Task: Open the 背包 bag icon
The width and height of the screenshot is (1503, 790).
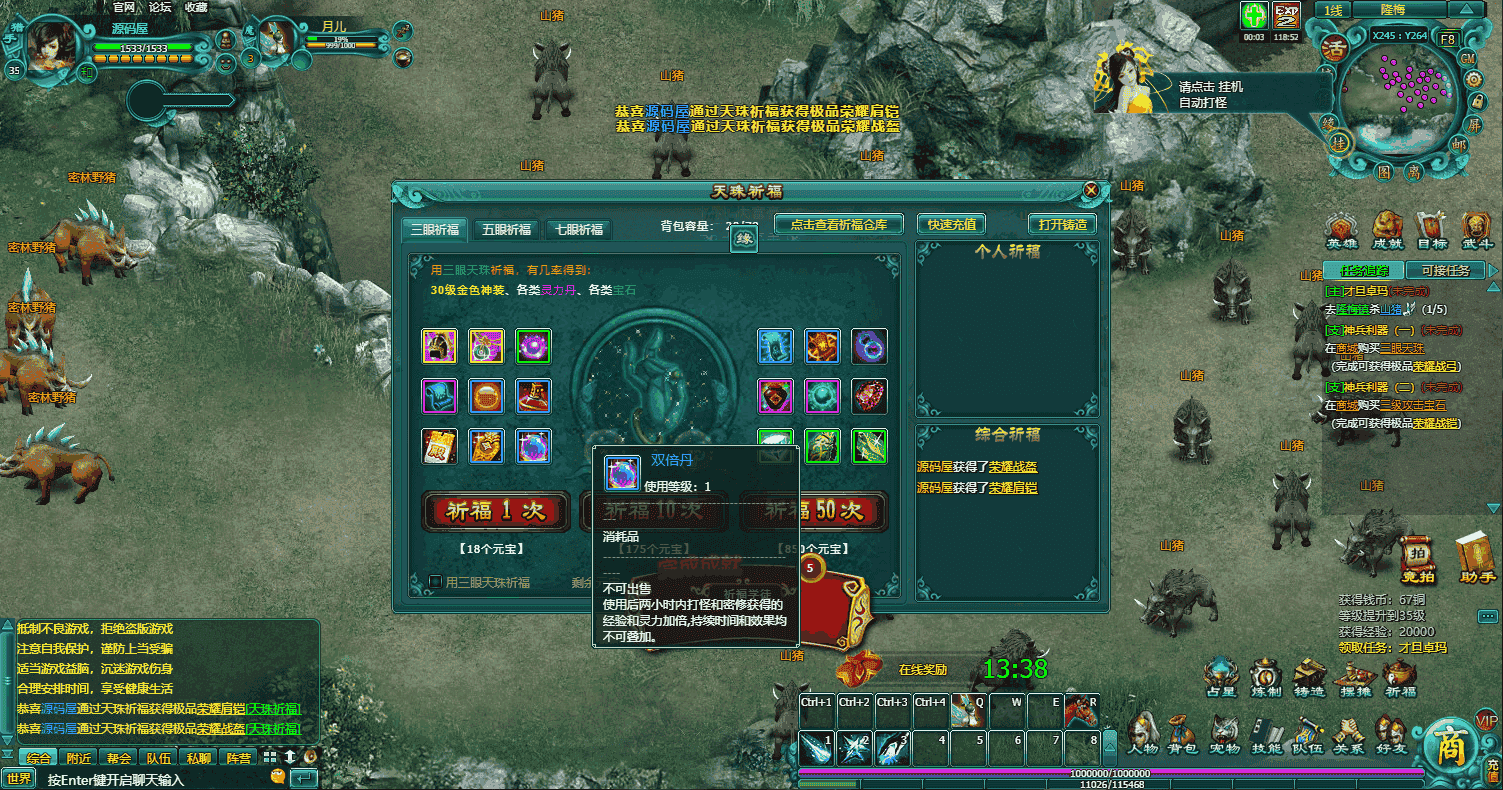Action: tap(1183, 733)
